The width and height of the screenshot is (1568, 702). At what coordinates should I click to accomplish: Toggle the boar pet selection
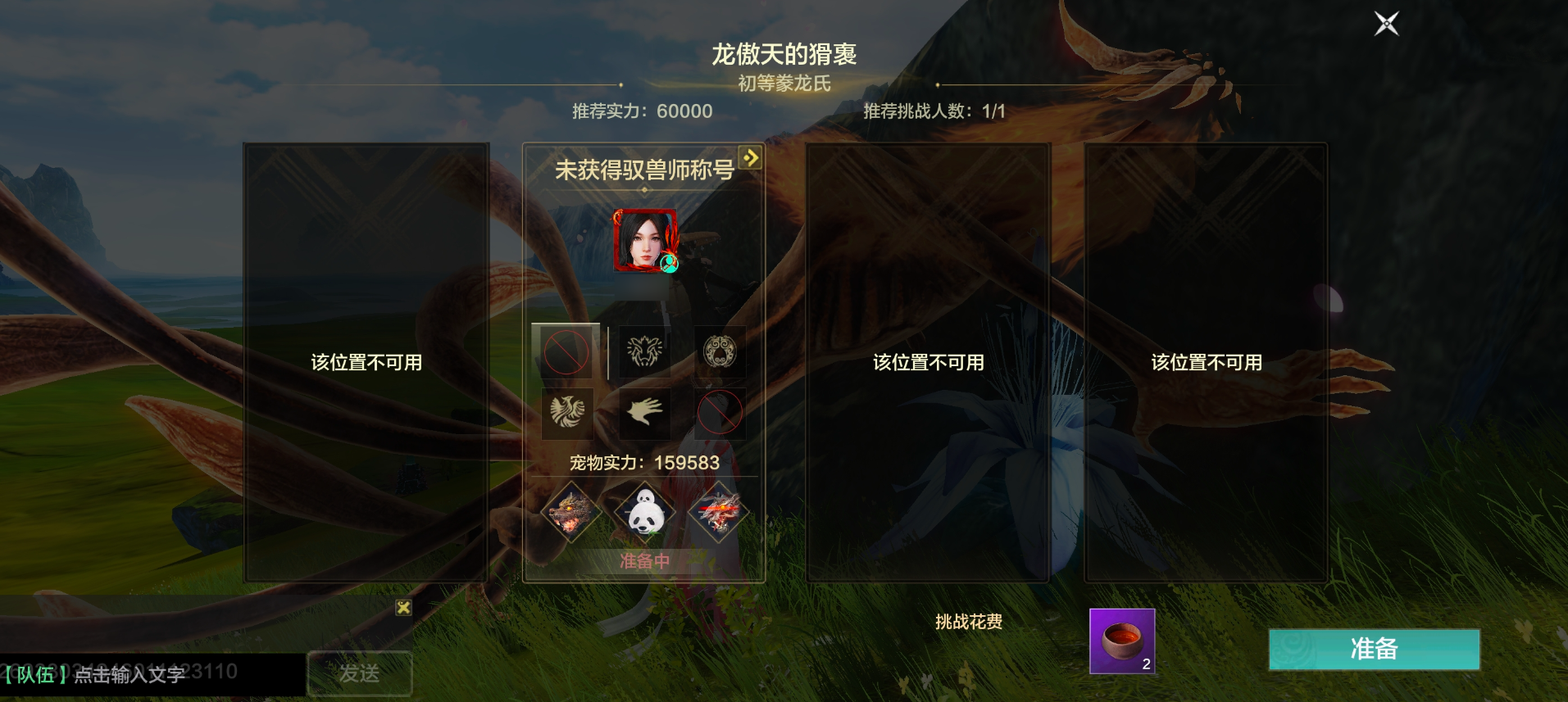(x=571, y=513)
